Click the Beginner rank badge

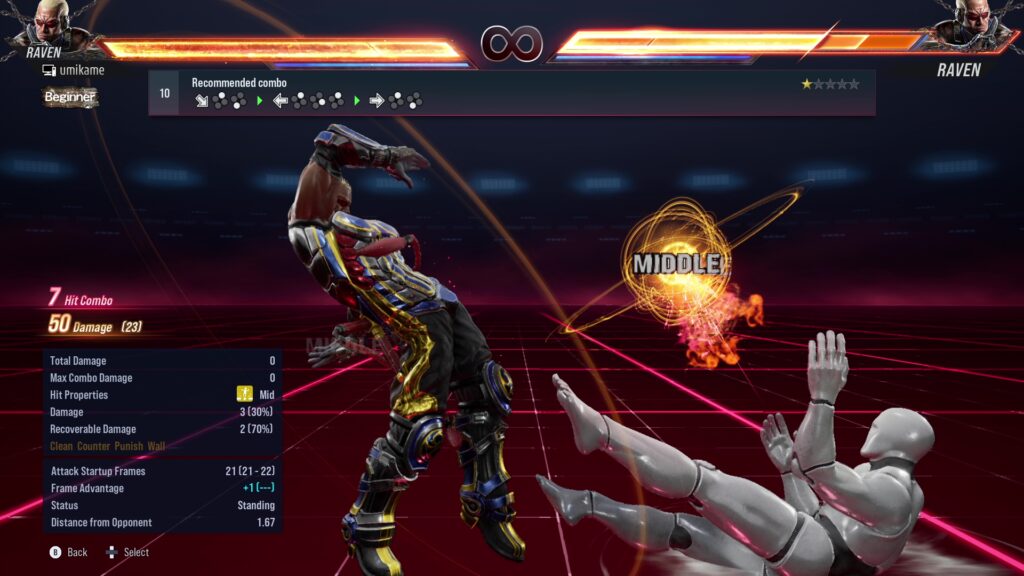click(x=70, y=97)
